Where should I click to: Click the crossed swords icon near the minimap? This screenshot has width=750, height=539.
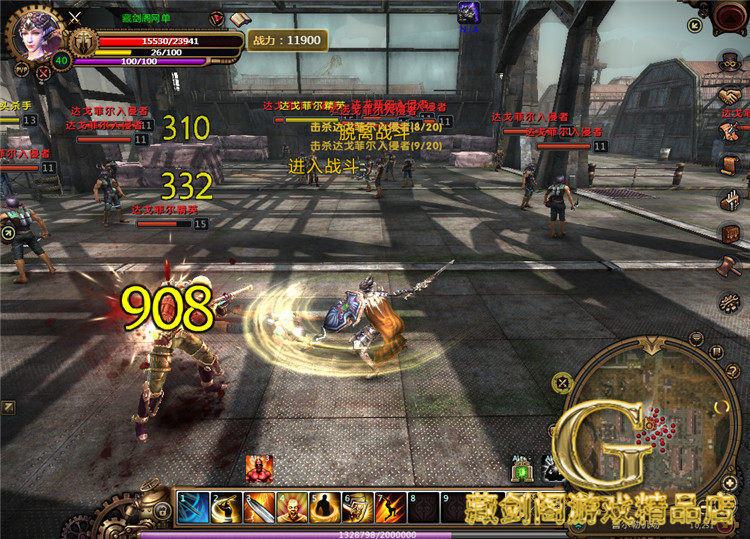coord(562,382)
